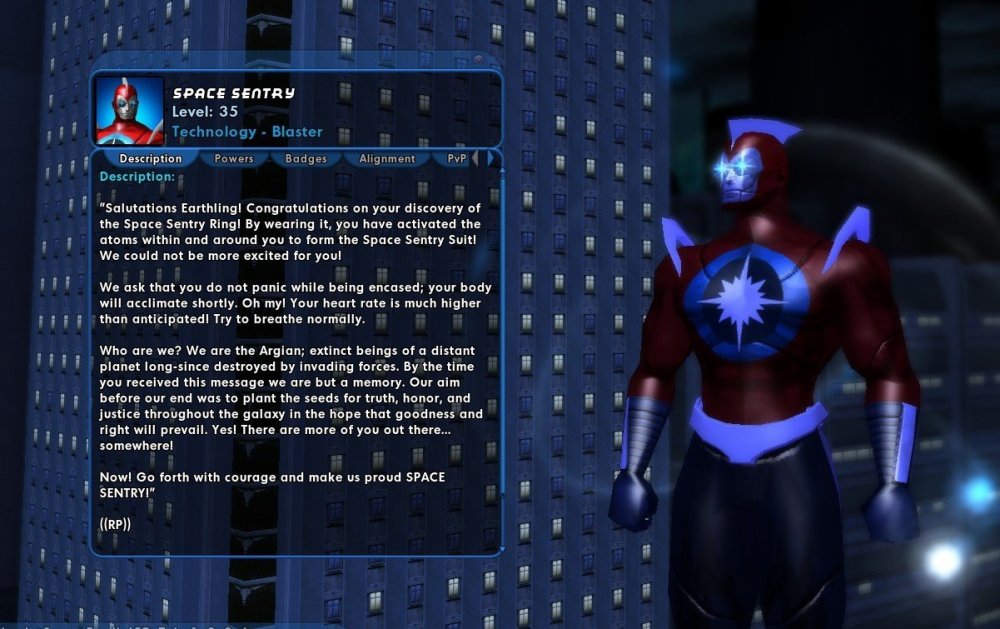This screenshot has width=1000, height=629.
Task: Click the tab list left arrow
Action: (x=475, y=158)
